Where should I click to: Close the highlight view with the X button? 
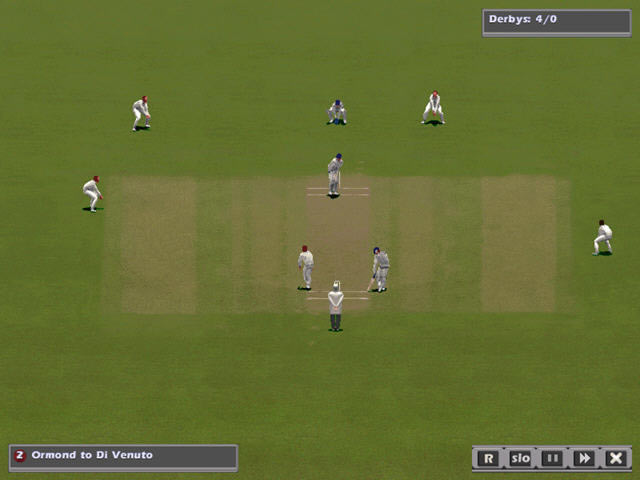[x=616, y=458]
